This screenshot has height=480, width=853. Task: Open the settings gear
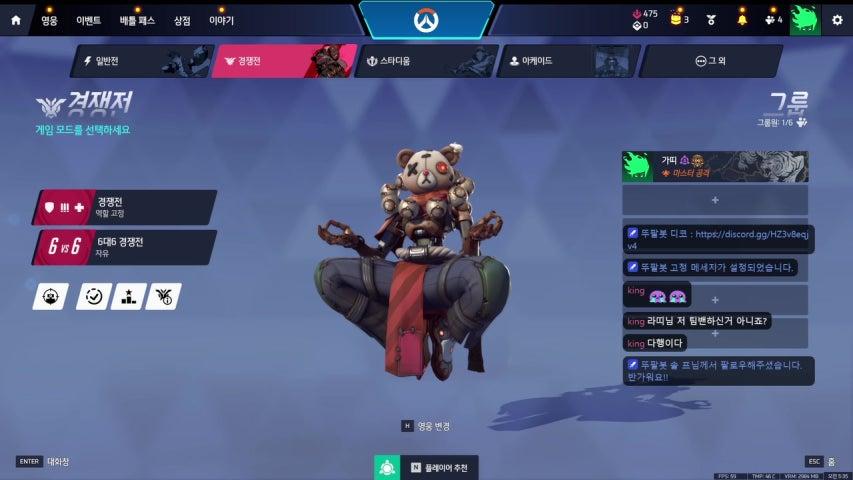837,19
